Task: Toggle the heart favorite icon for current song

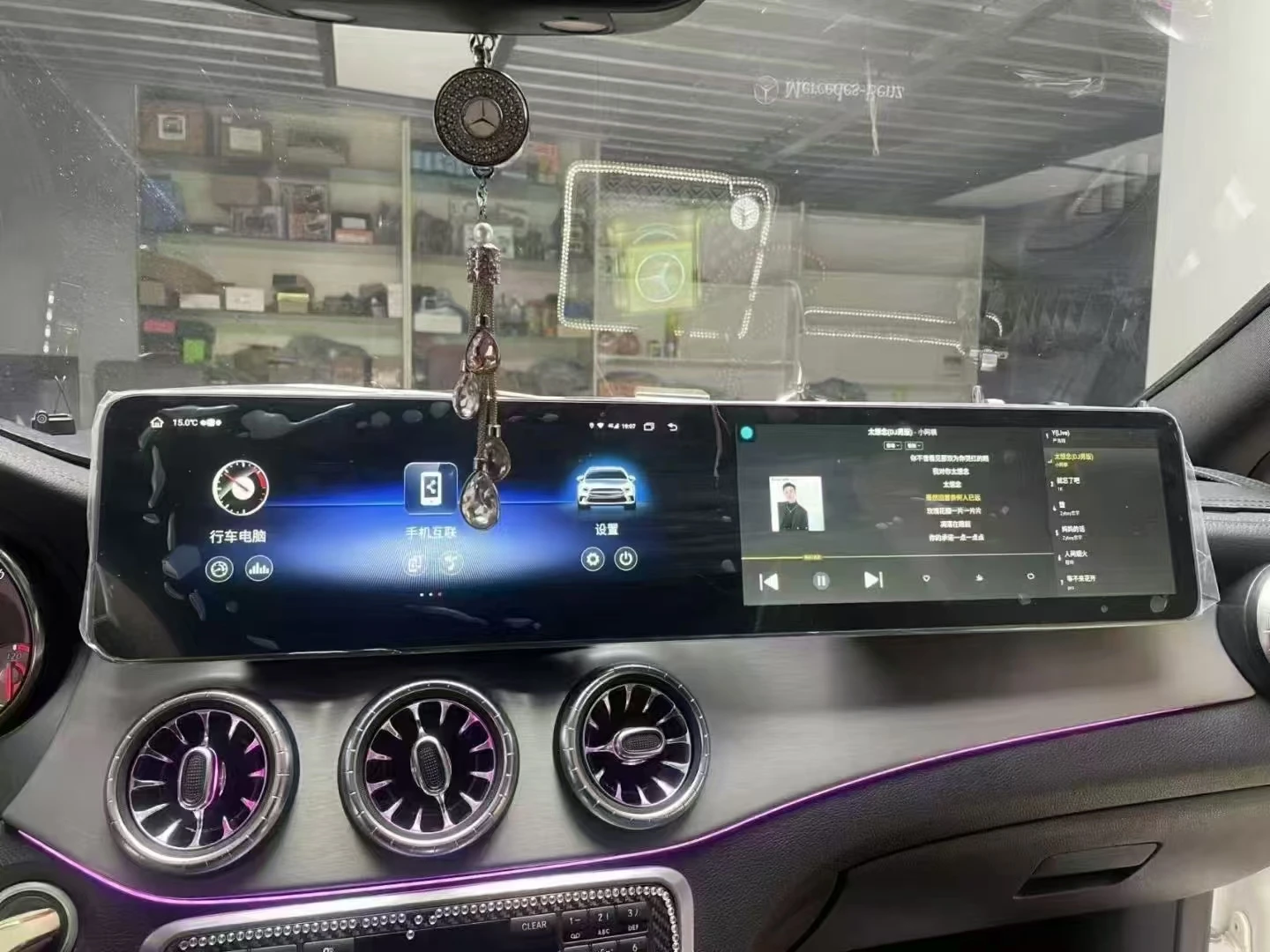Action: point(927,578)
